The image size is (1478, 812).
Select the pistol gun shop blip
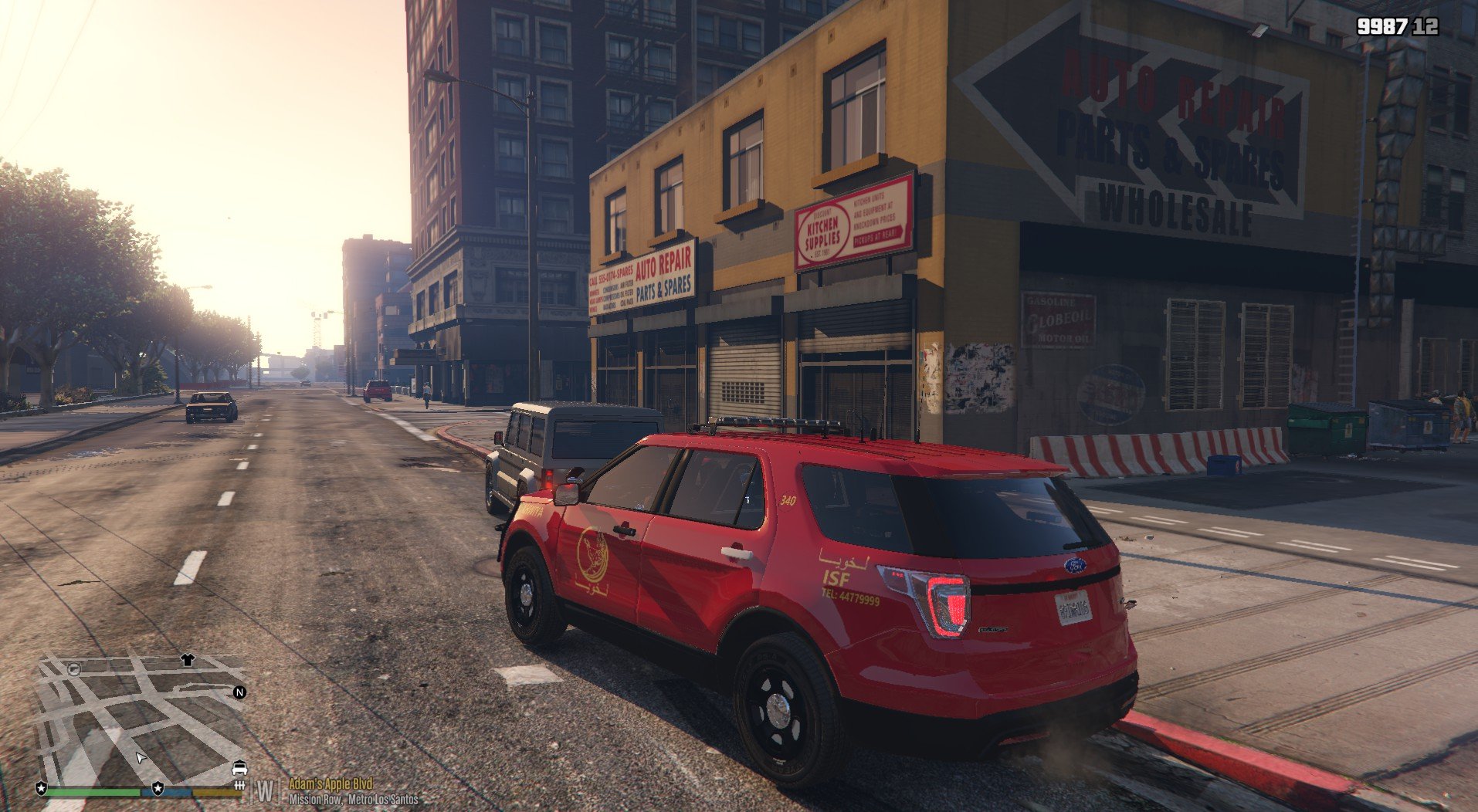click(x=74, y=668)
